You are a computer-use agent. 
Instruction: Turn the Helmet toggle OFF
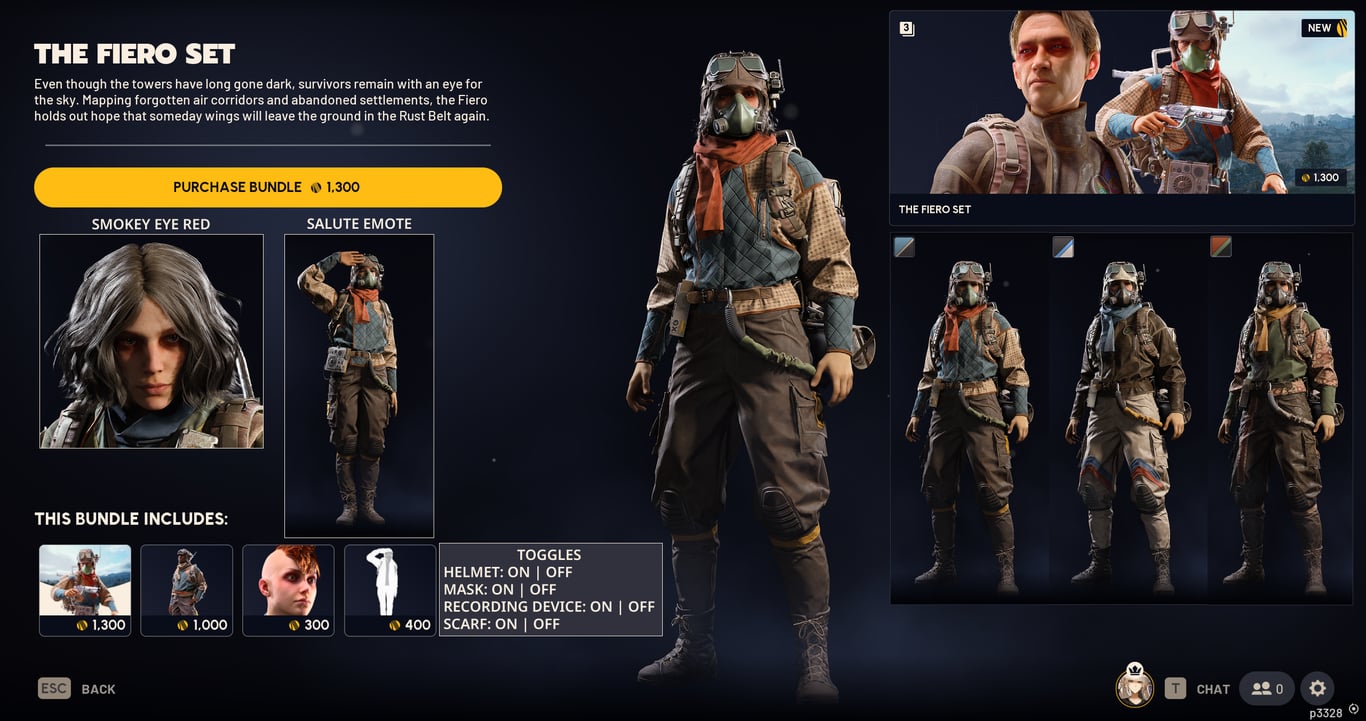click(x=562, y=572)
